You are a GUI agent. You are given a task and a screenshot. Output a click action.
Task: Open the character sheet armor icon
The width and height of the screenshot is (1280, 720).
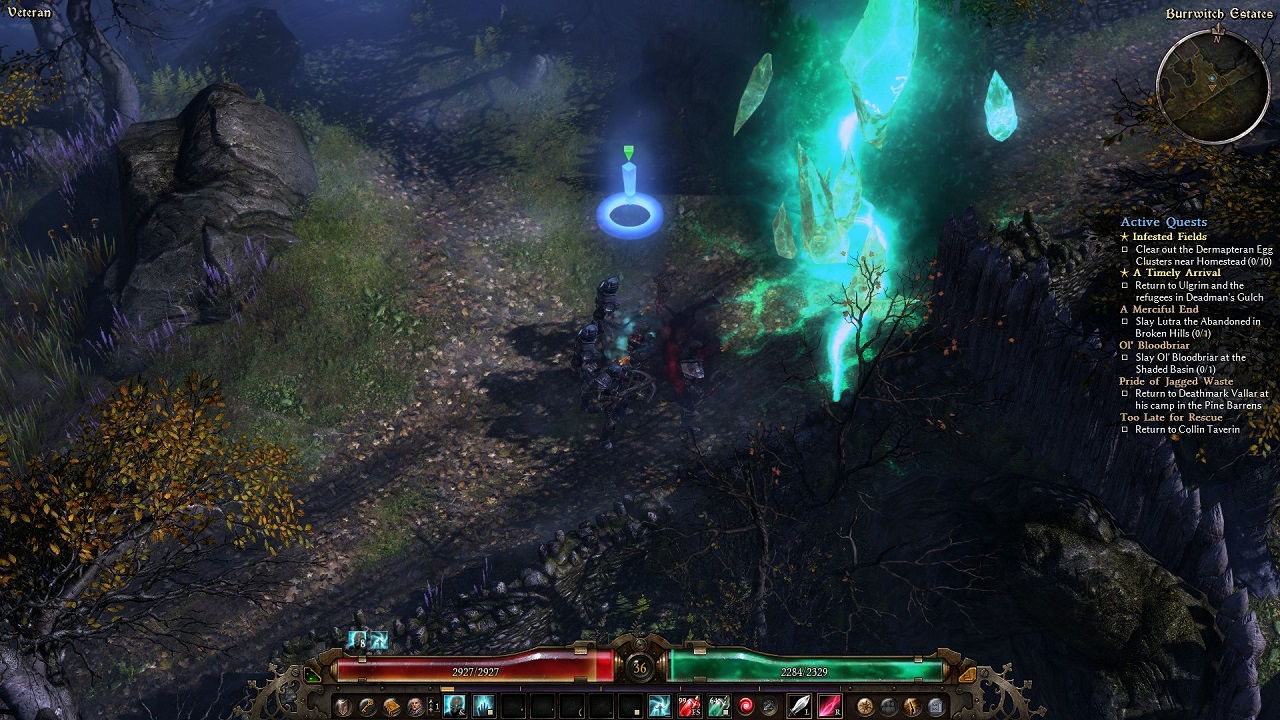click(x=343, y=707)
